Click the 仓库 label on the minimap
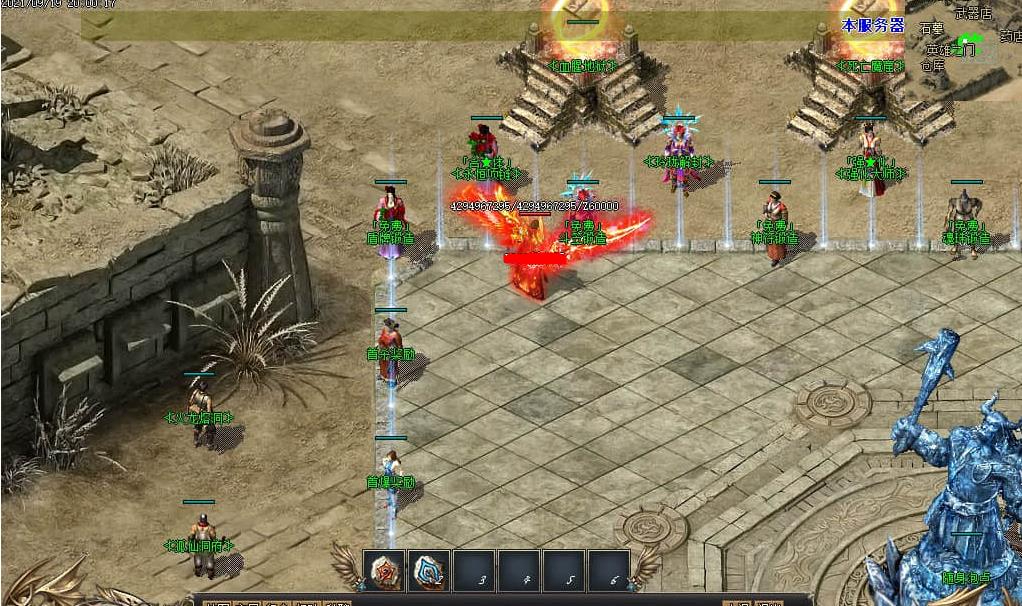1022x606 pixels. (x=932, y=66)
